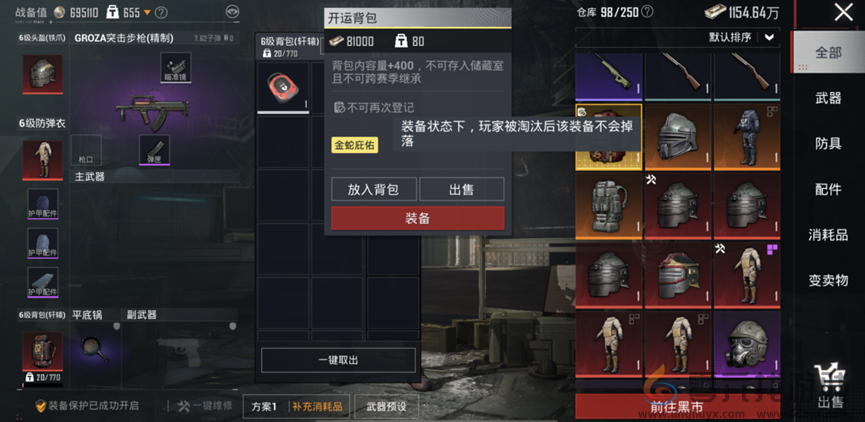Repair all gear with 一键维修
Viewport: 865px width, 422px height.
[x=204, y=406]
